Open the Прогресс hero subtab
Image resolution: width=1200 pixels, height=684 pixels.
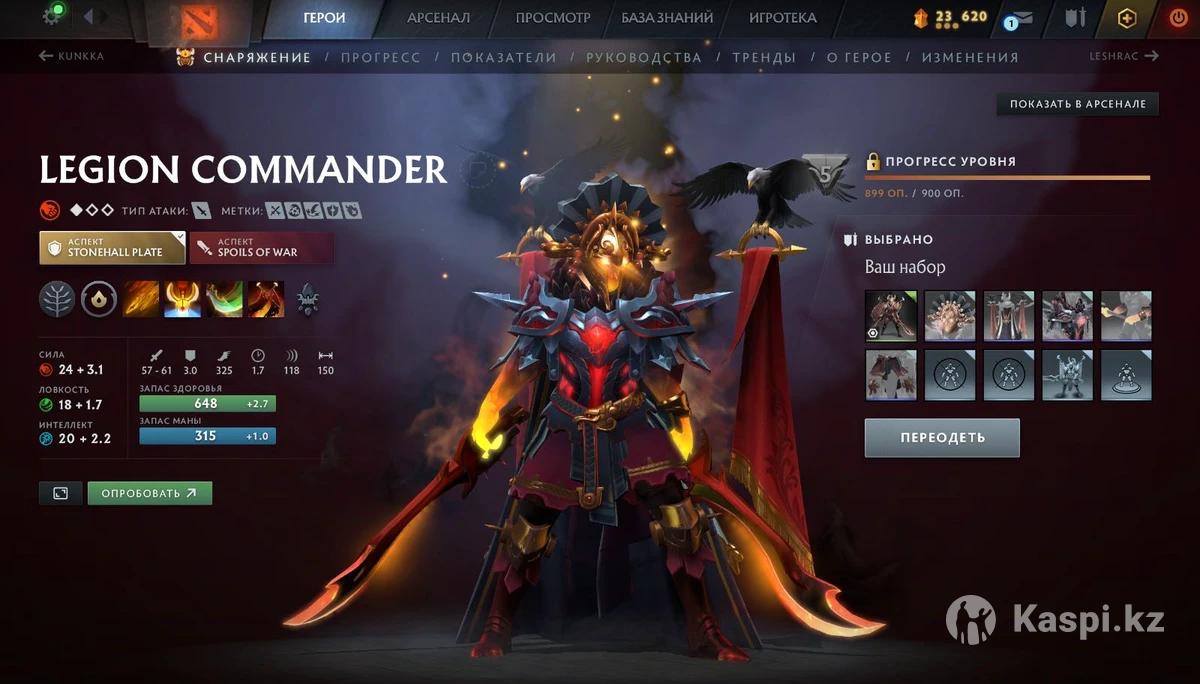coord(380,57)
